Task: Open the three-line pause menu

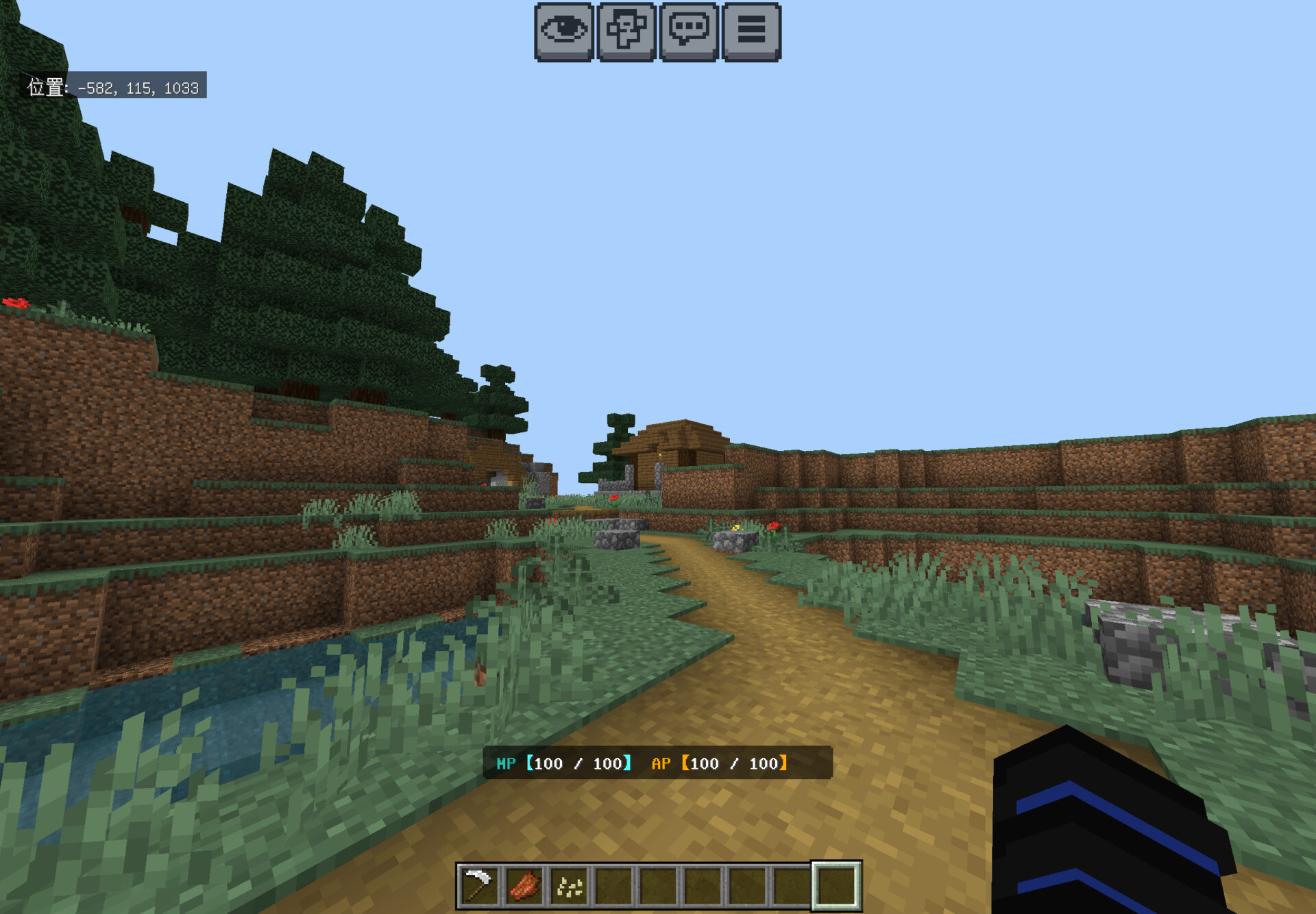Action: (751, 32)
